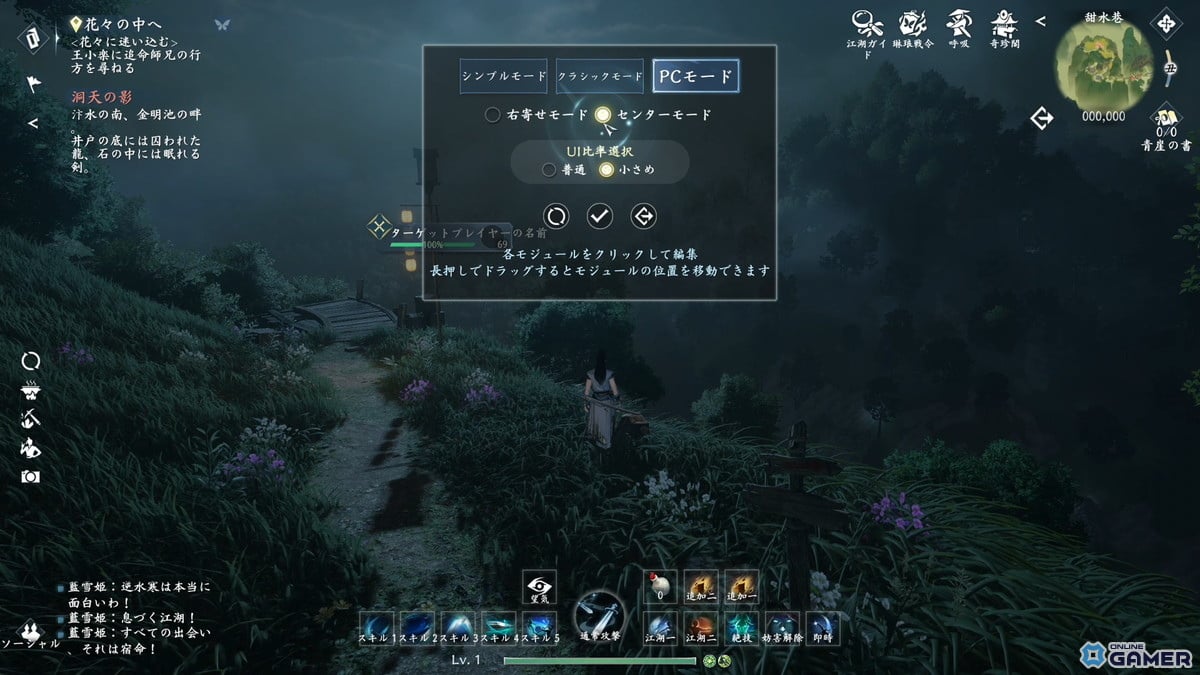This screenshot has height=675, width=1200.
Task: Activate the 望気 eye ability
Action: click(539, 588)
